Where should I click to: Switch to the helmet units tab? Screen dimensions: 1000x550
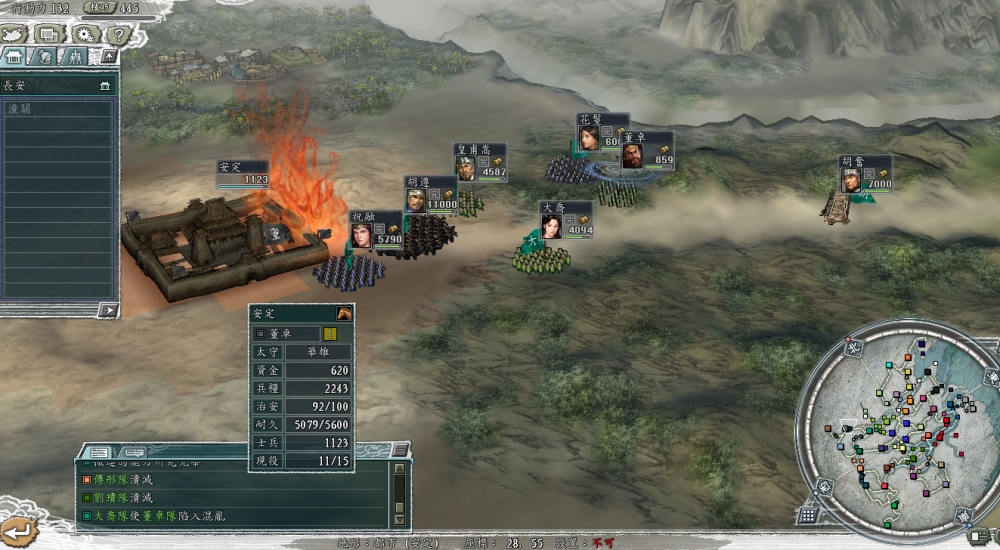coord(45,57)
